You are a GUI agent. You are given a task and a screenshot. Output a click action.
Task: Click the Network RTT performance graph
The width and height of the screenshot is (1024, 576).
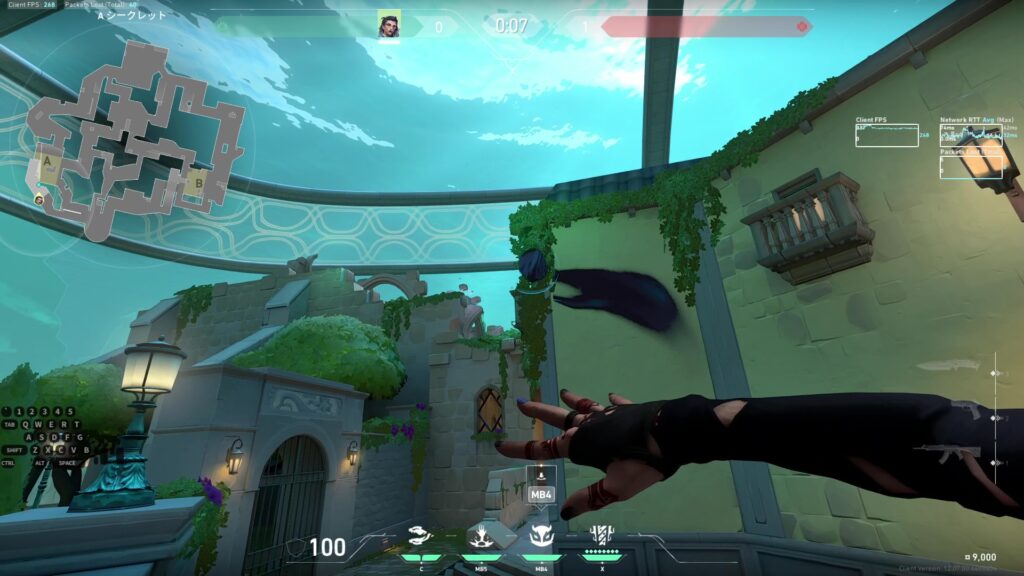coord(970,135)
